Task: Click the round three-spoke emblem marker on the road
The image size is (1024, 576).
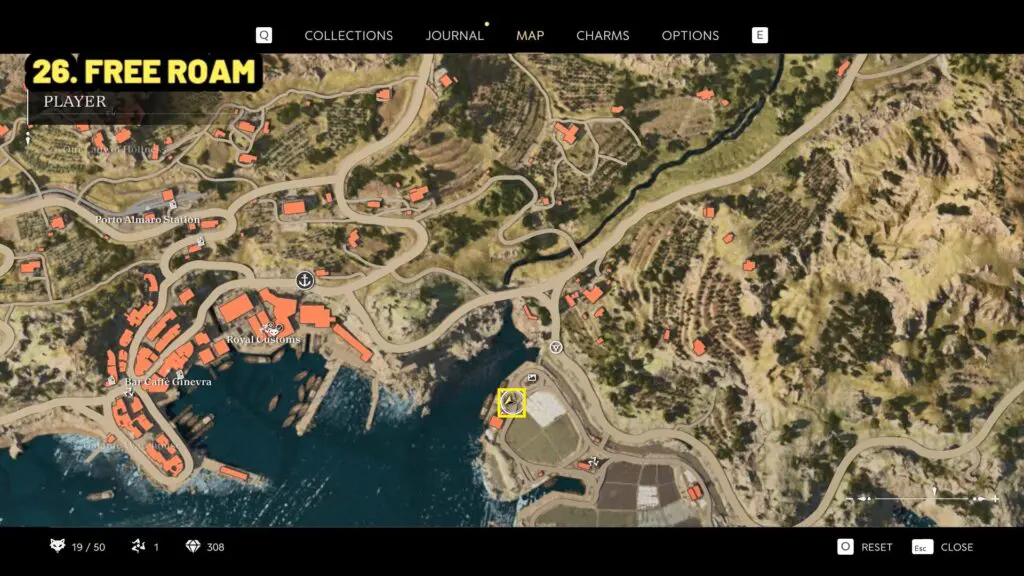Action: click(x=556, y=348)
